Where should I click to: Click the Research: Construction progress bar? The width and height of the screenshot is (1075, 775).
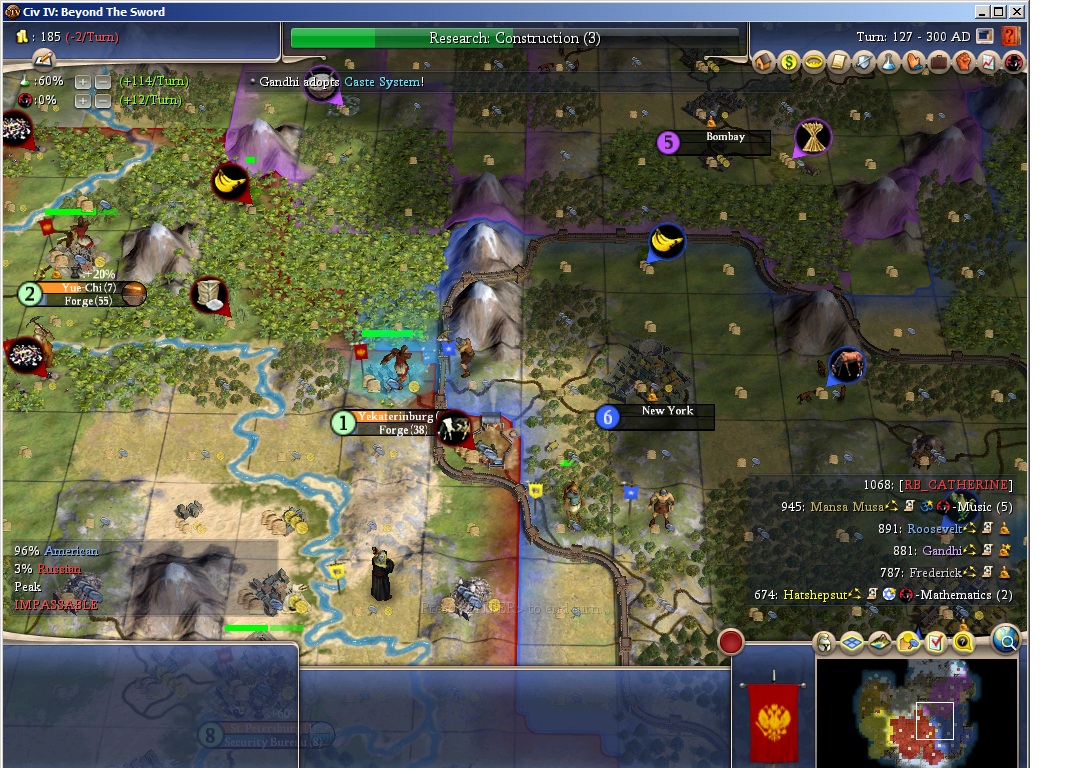pyautogui.click(x=515, y=38)
